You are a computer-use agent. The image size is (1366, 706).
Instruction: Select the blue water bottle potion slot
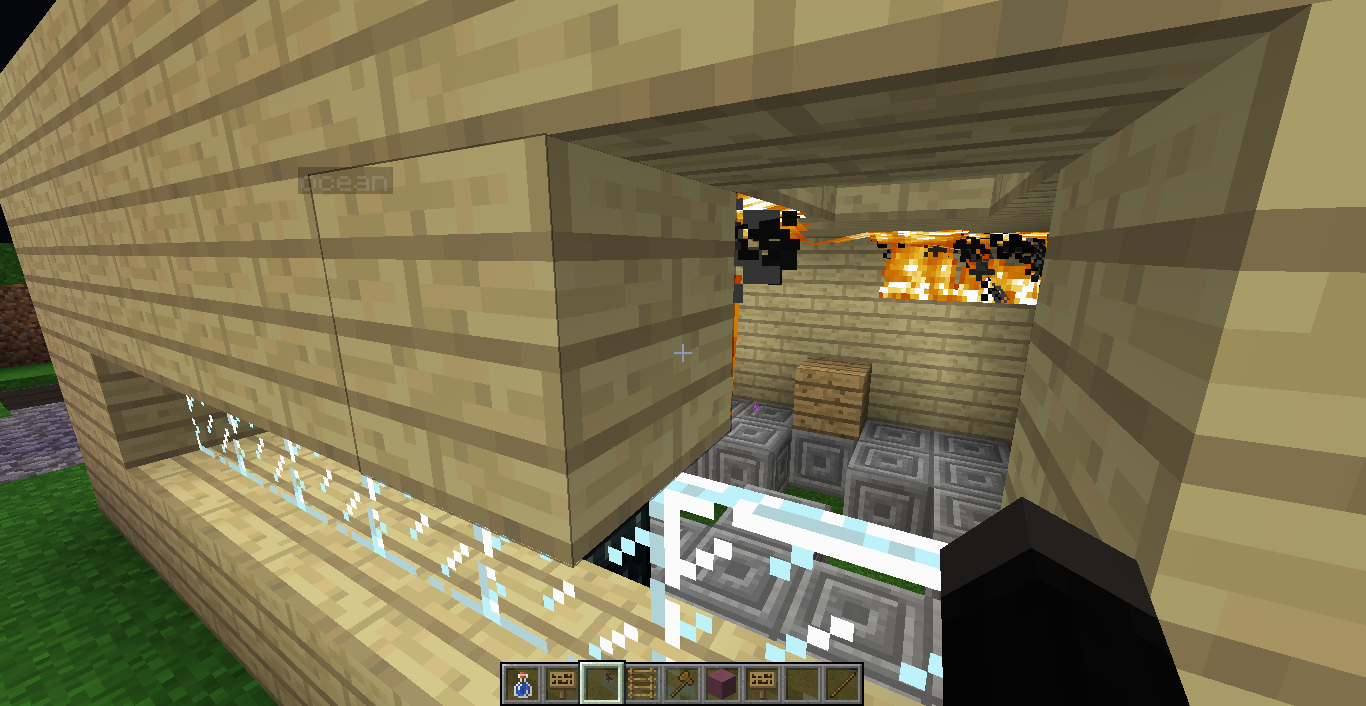click(520, 683)
